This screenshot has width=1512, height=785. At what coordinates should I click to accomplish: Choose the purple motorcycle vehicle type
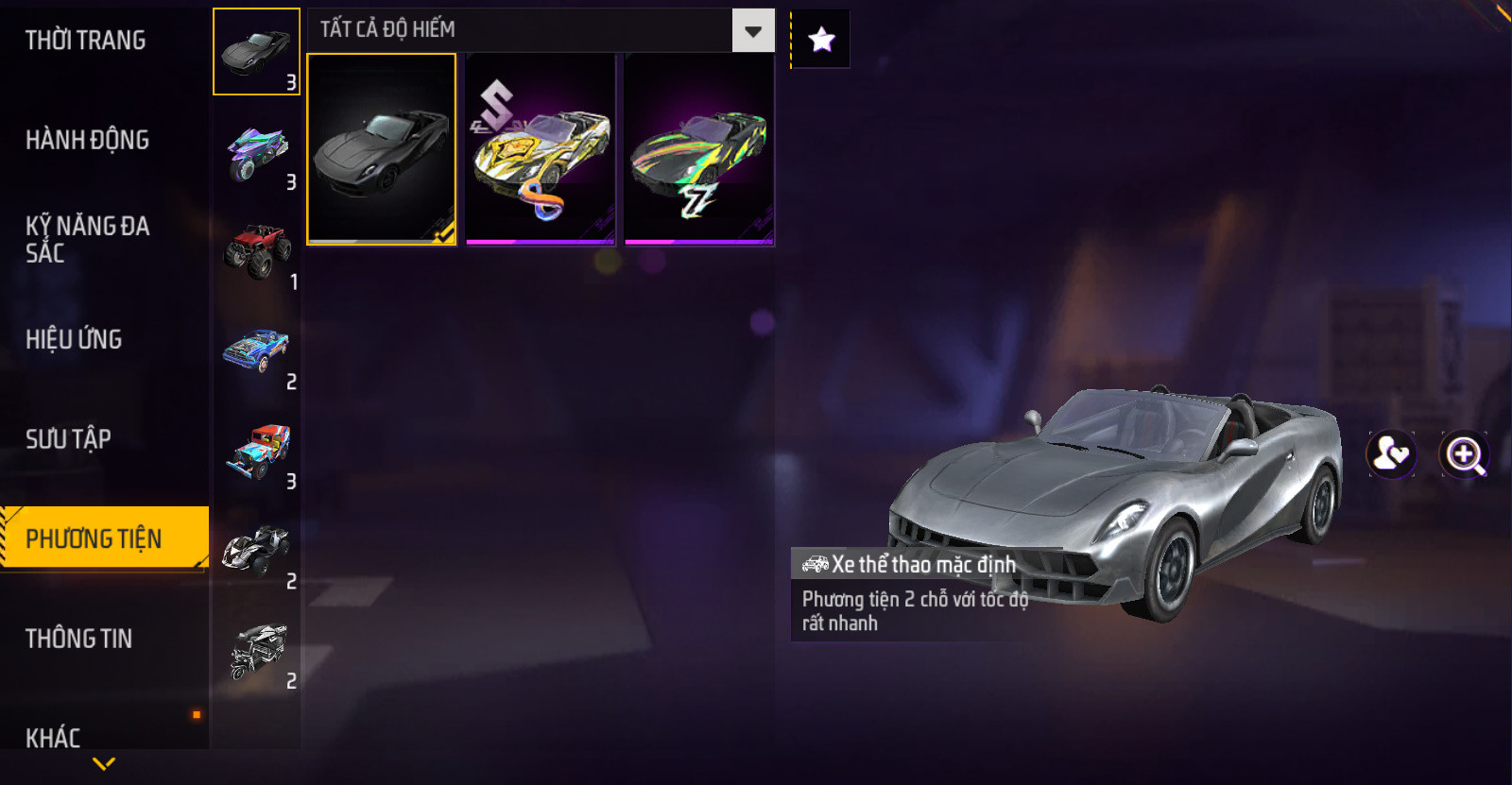(x=256, y=152)
